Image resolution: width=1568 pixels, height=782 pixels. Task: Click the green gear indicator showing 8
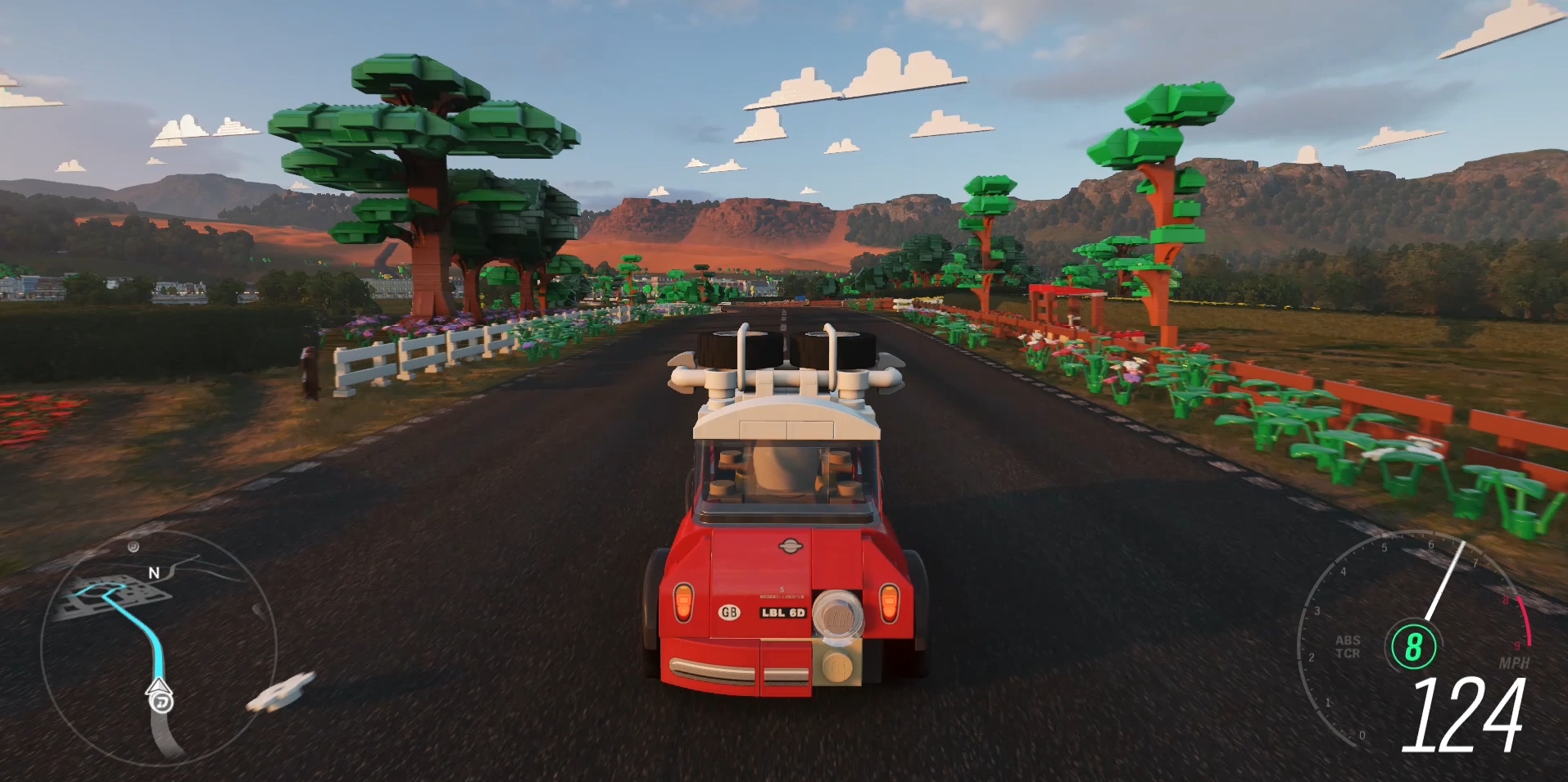(x=1413, y=646)
